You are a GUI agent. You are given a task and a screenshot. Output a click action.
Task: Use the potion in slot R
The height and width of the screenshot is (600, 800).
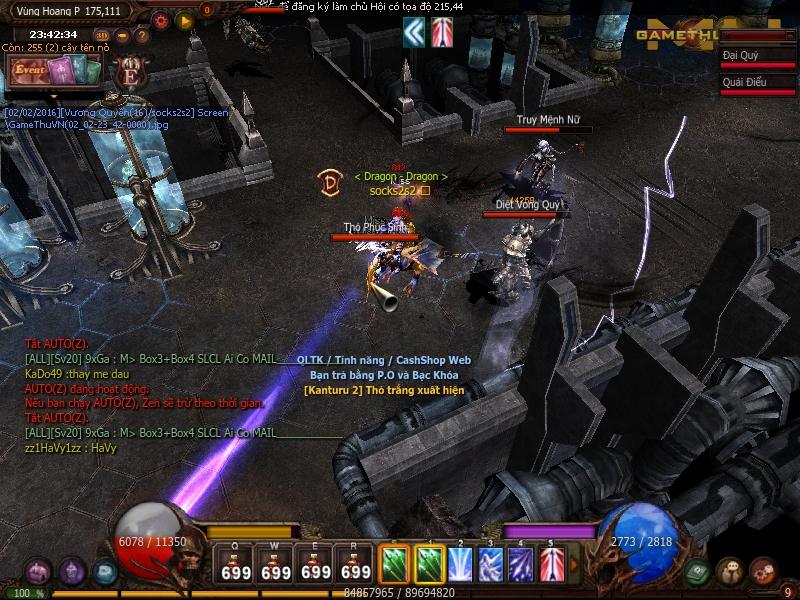tap(356, 565)
